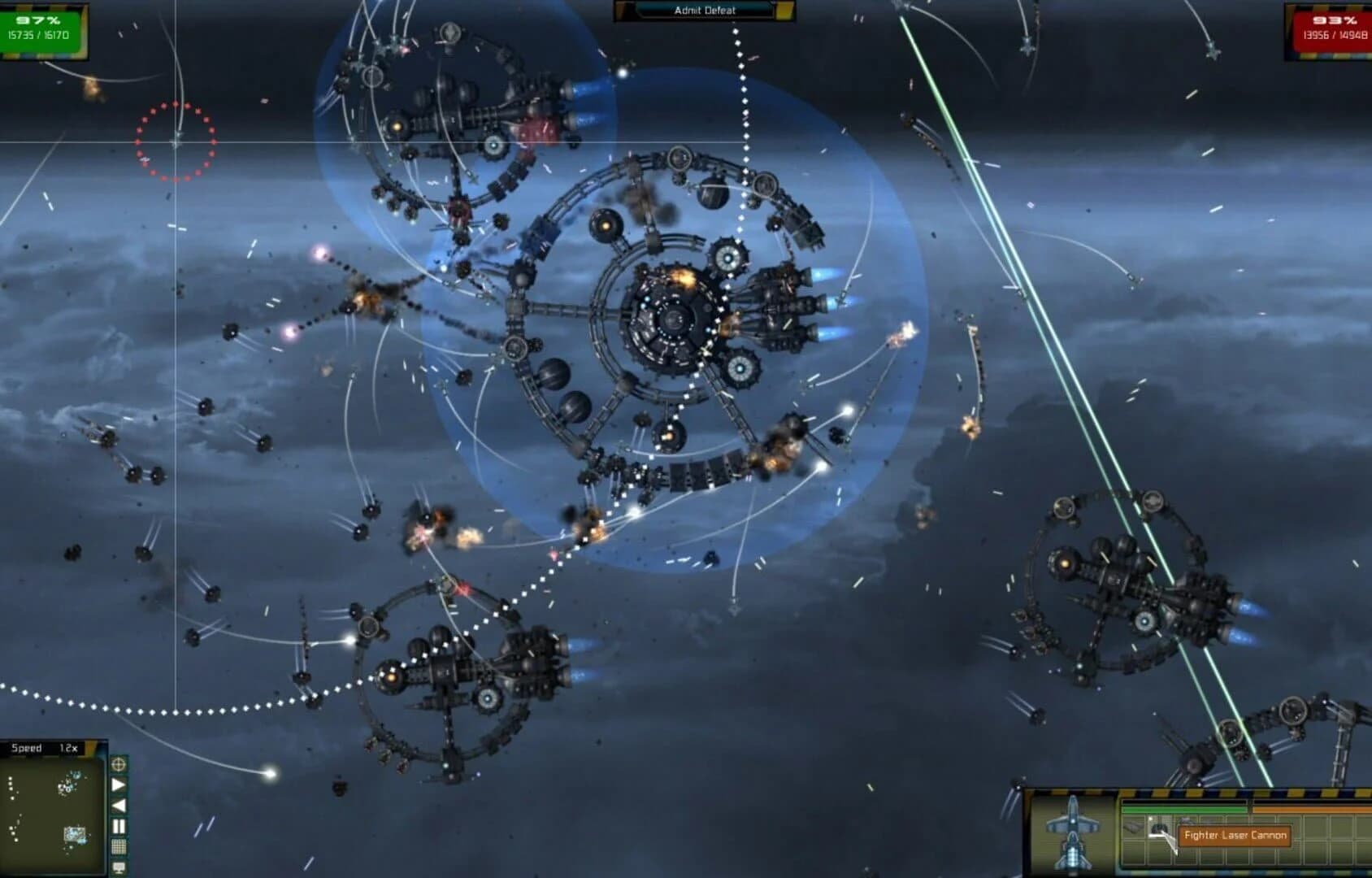Click the fighter's green hull bar in the info panel
The height and width of the screenshot is (878, 1372).
(1185, 809)
